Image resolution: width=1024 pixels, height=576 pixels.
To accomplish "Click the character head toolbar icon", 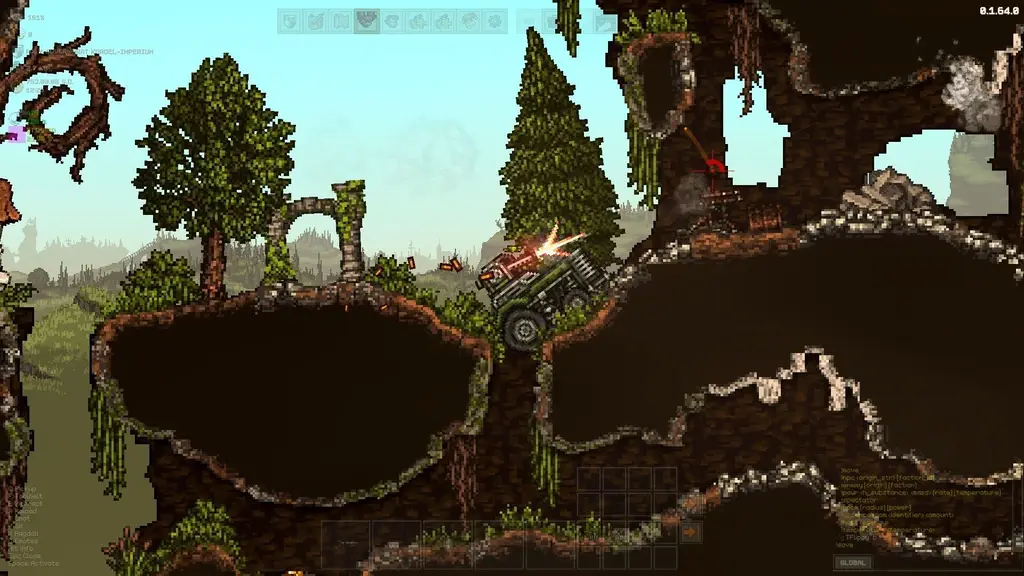I will click(469, 21).
